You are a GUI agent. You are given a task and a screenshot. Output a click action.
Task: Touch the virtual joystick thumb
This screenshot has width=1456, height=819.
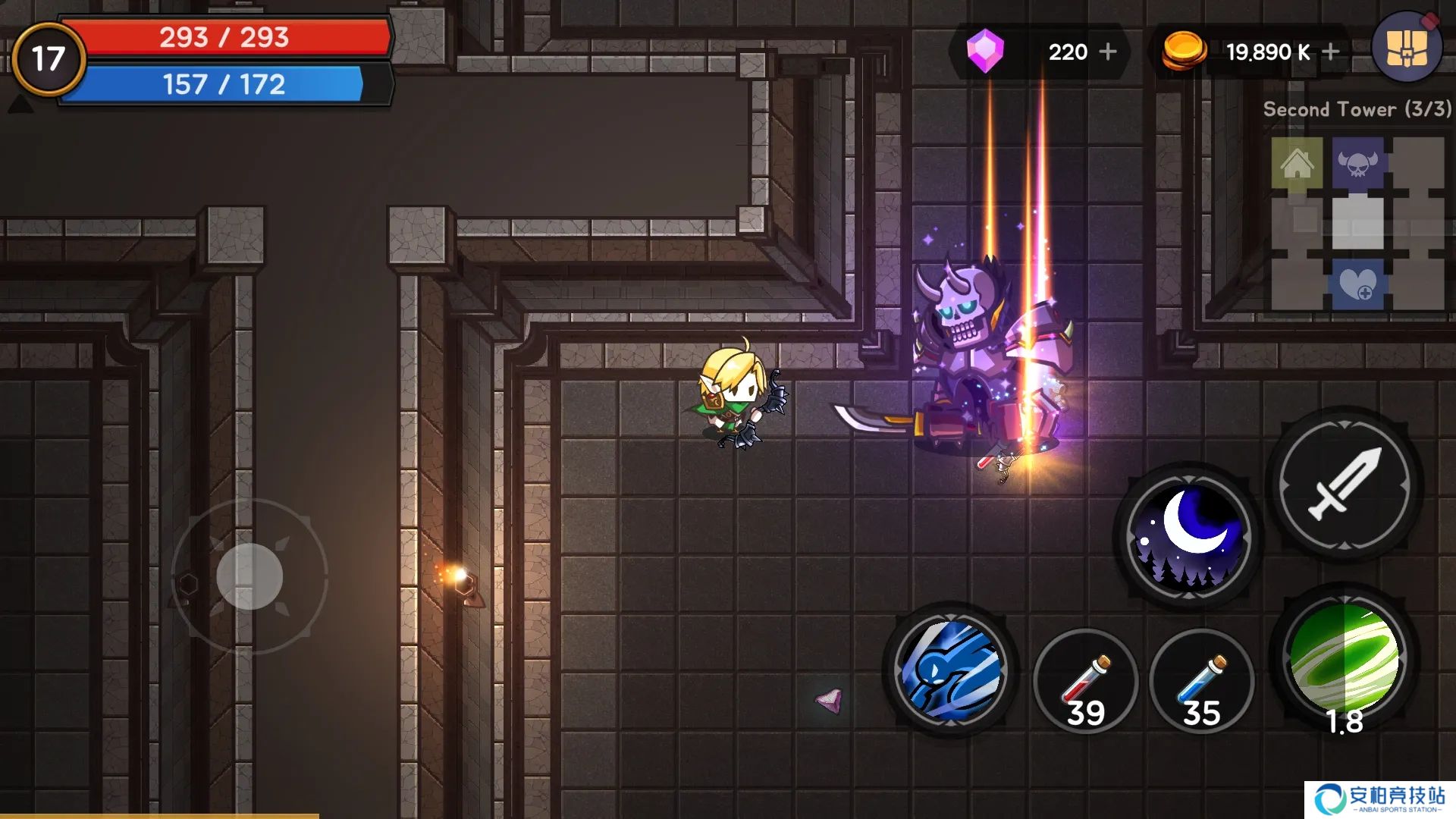[249, 576]
